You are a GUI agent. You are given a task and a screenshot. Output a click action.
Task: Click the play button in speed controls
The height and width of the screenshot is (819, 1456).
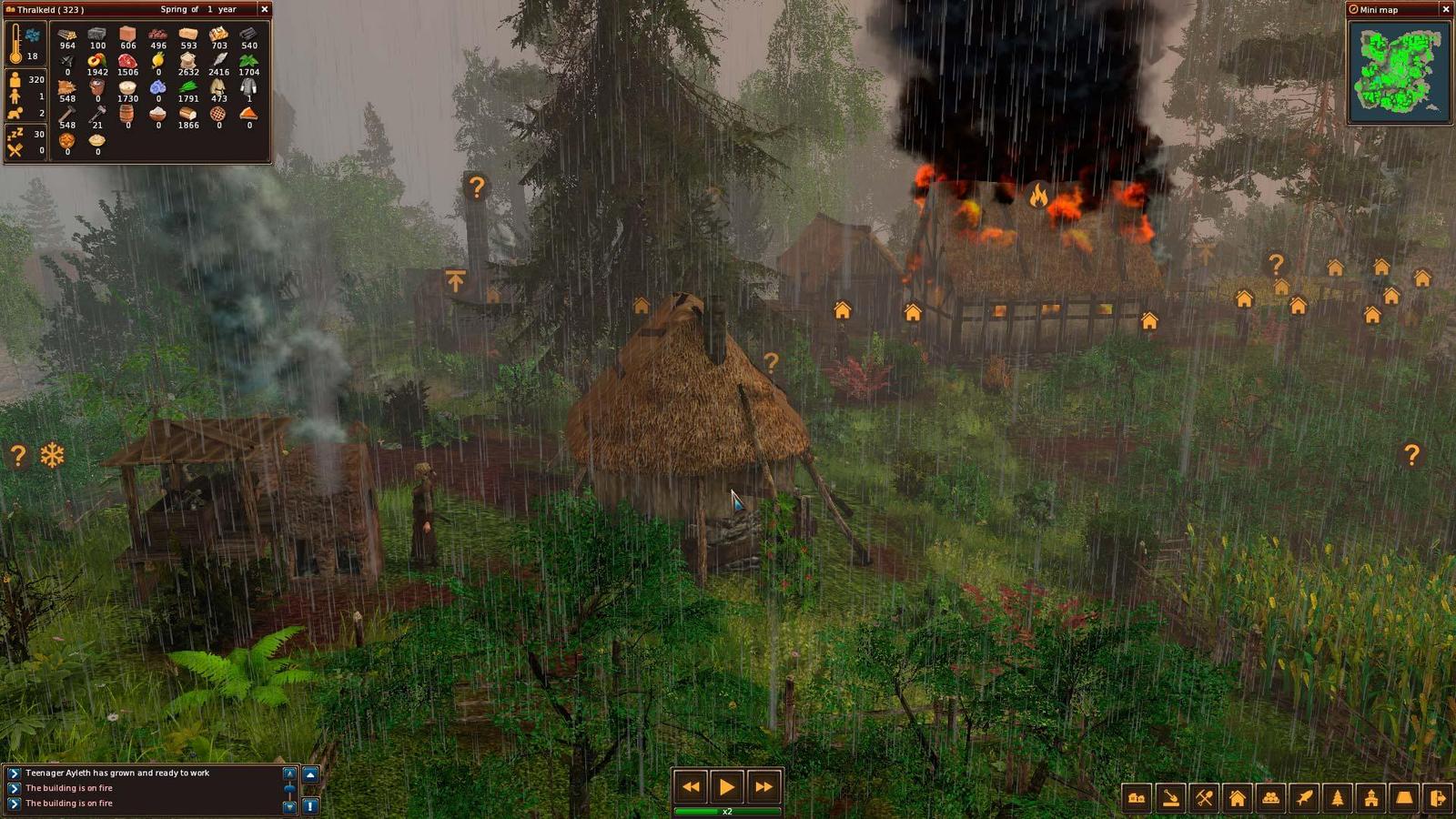[x=727, y=787]
